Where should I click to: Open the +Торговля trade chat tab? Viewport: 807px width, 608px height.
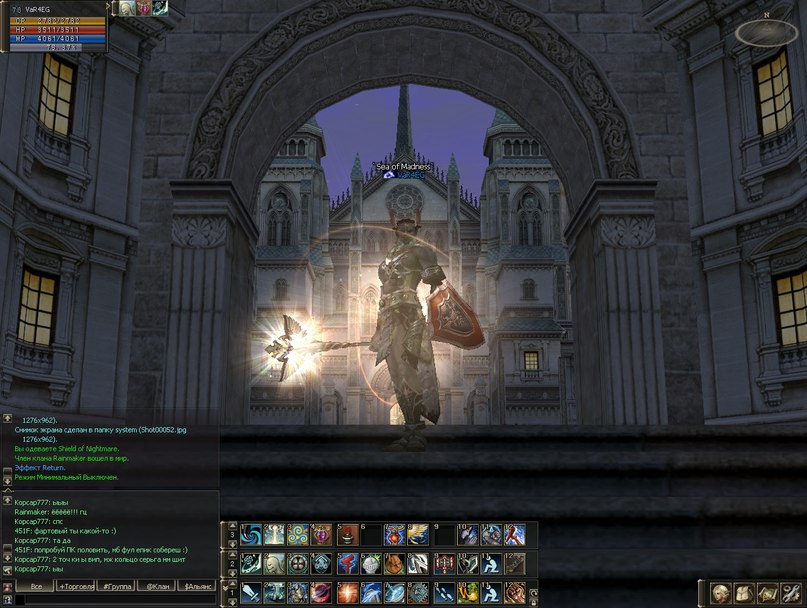click(x=78, y=585)
